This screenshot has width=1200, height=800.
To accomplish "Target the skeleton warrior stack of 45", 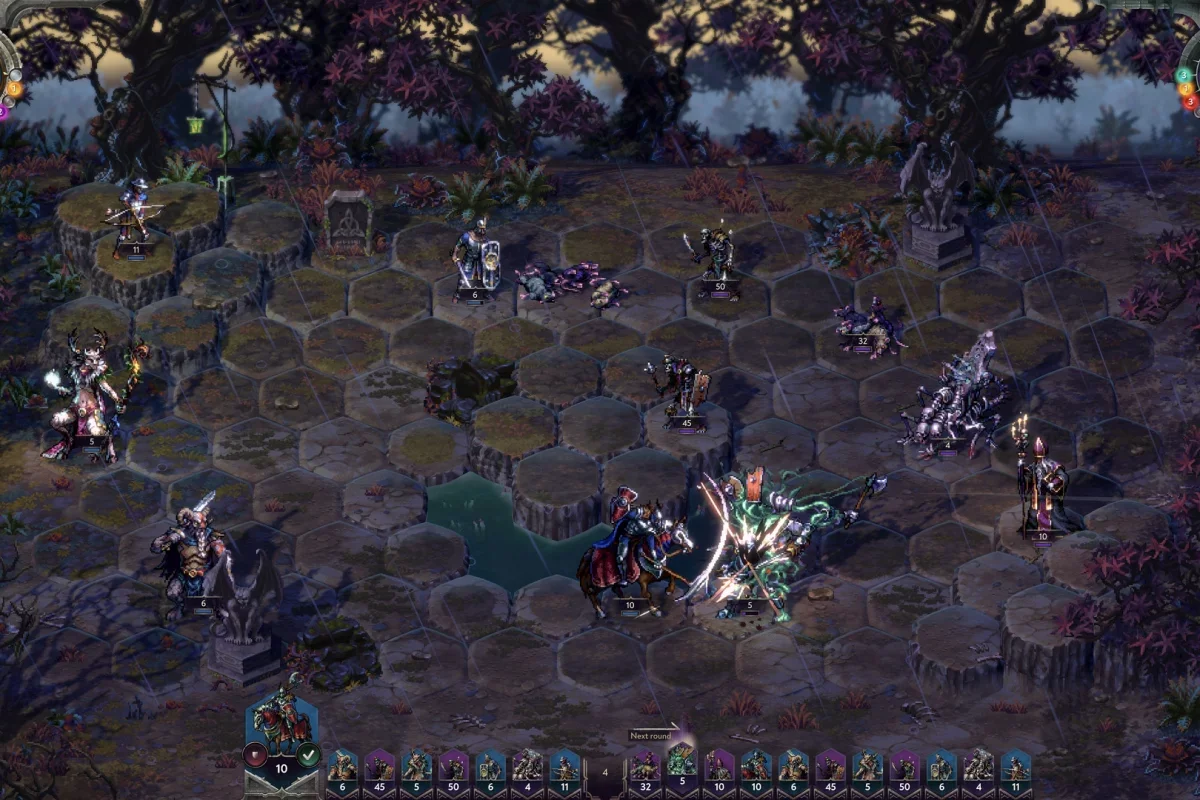I will point(683,392).
